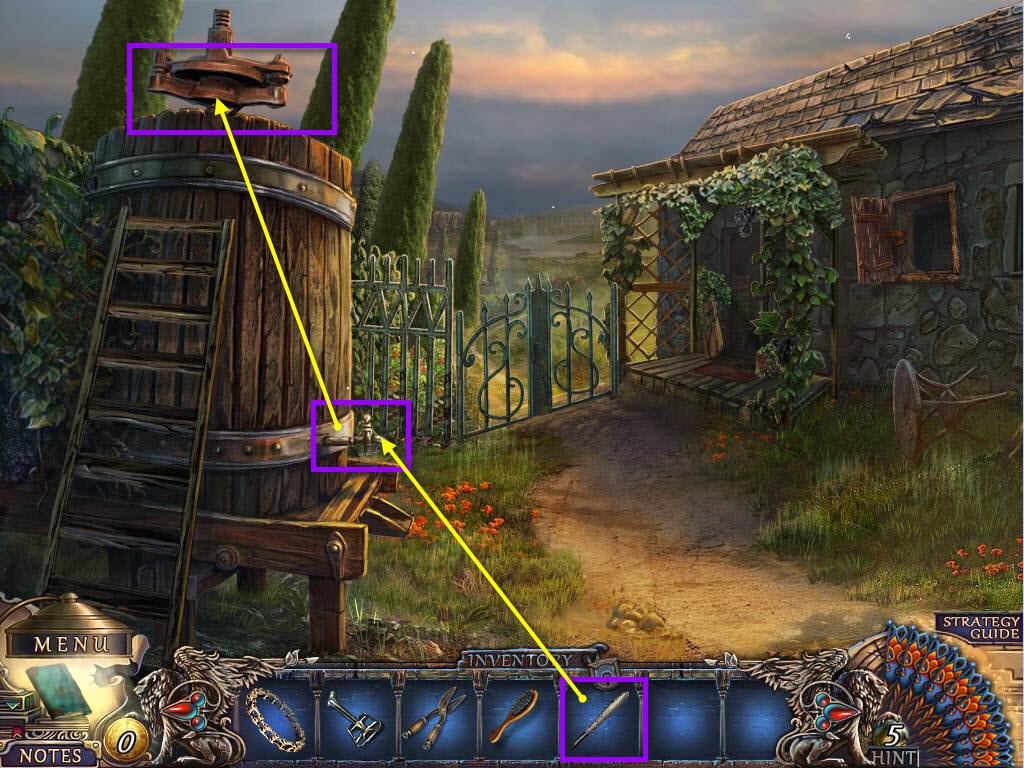Image resolution: width=1024 pixels, height=768 pixels.
Task: Open the Notes journal
Action: click(x=50, y=755)
